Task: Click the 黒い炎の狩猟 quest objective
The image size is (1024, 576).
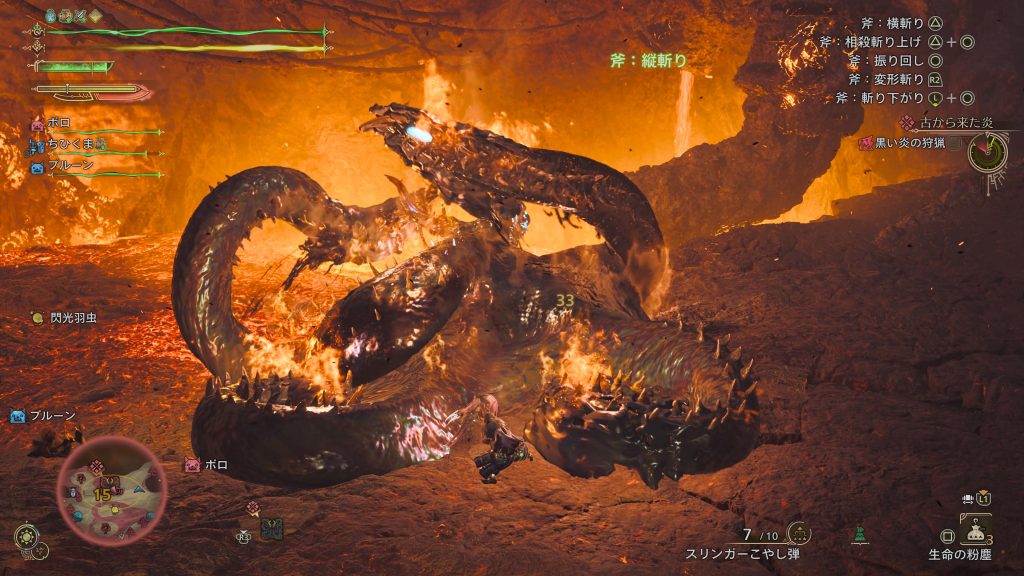Action: point(908,143)
